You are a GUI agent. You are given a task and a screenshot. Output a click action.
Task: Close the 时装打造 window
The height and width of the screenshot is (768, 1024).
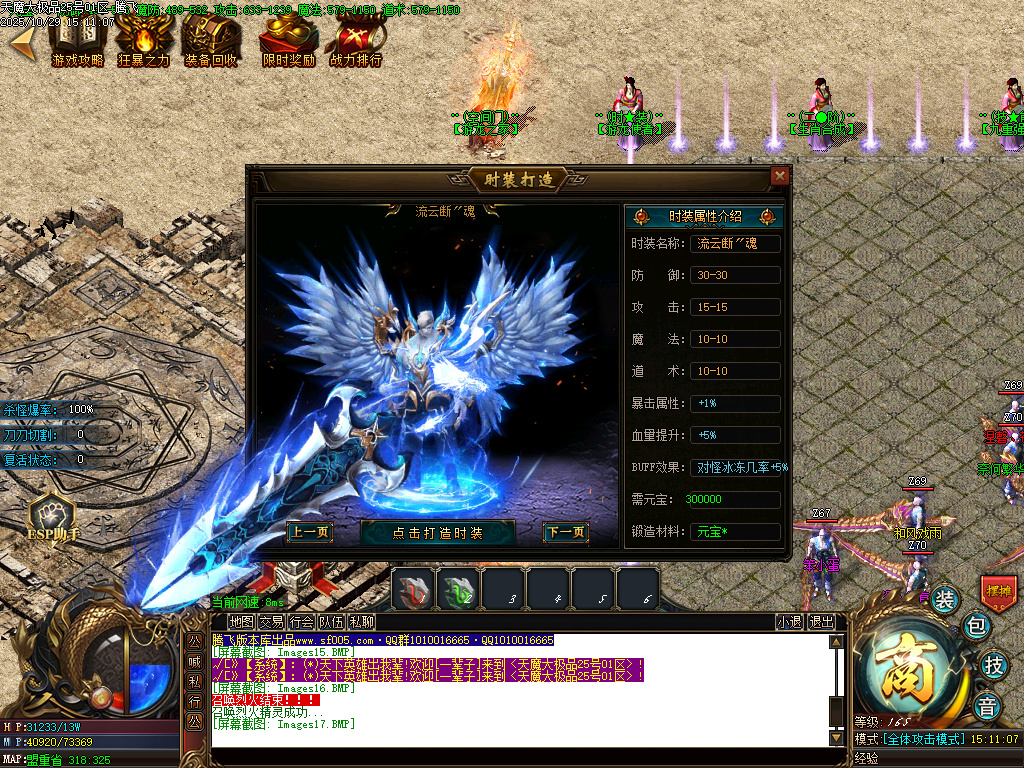pos(780,177)
